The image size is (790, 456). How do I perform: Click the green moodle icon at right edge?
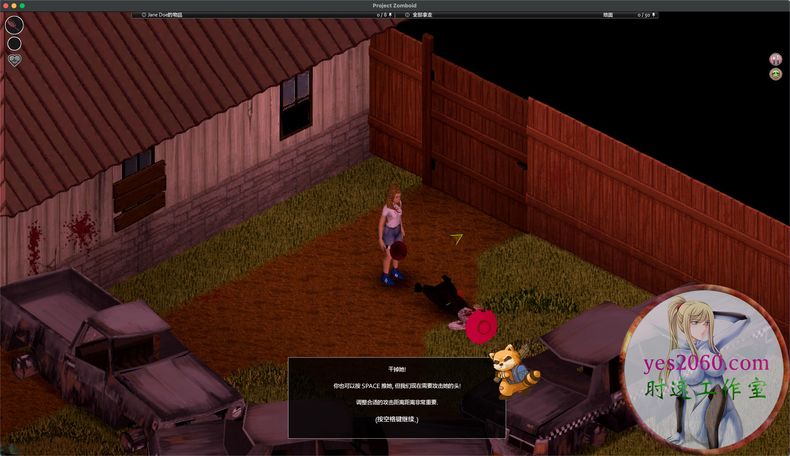coord(775,74)
